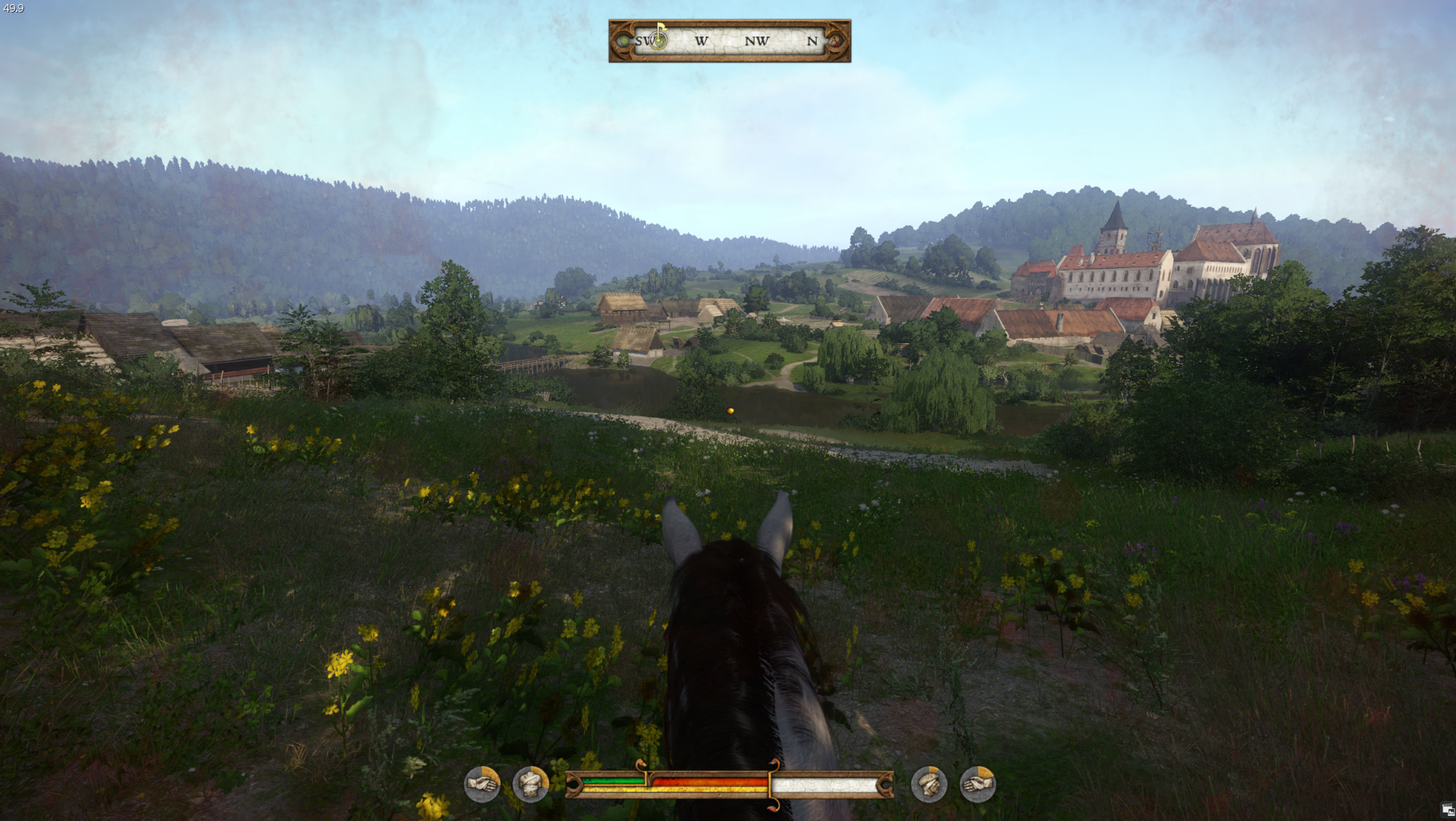Open the screenshot overlay icon in corner

coord(1447,810)
